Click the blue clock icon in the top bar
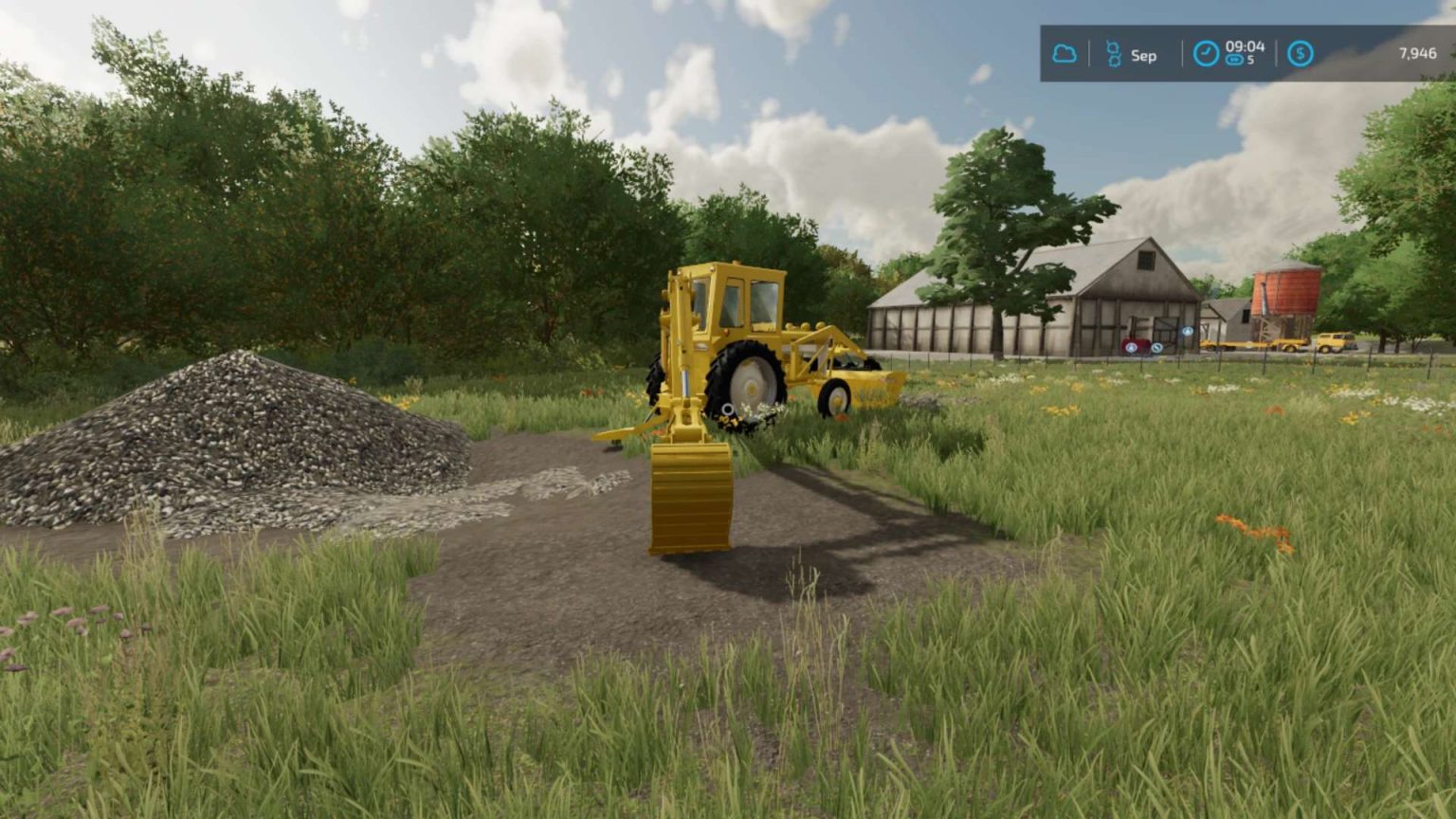Image resolution: width=1456 pixels, height=819 pixels. click(x=1206, y=53)
